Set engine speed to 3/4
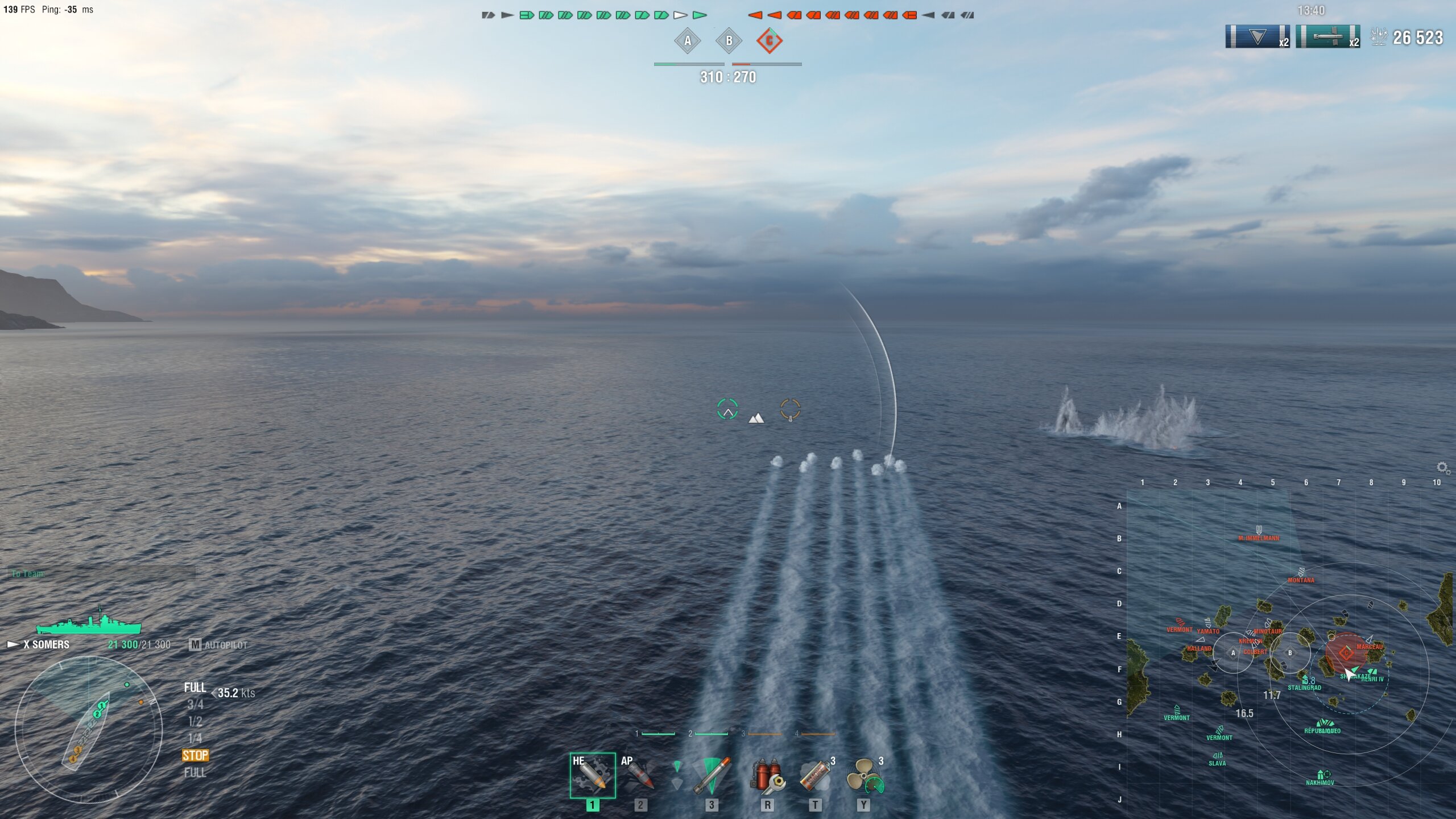The height and width of the screenshot is (819, 1456). (195, 705)
